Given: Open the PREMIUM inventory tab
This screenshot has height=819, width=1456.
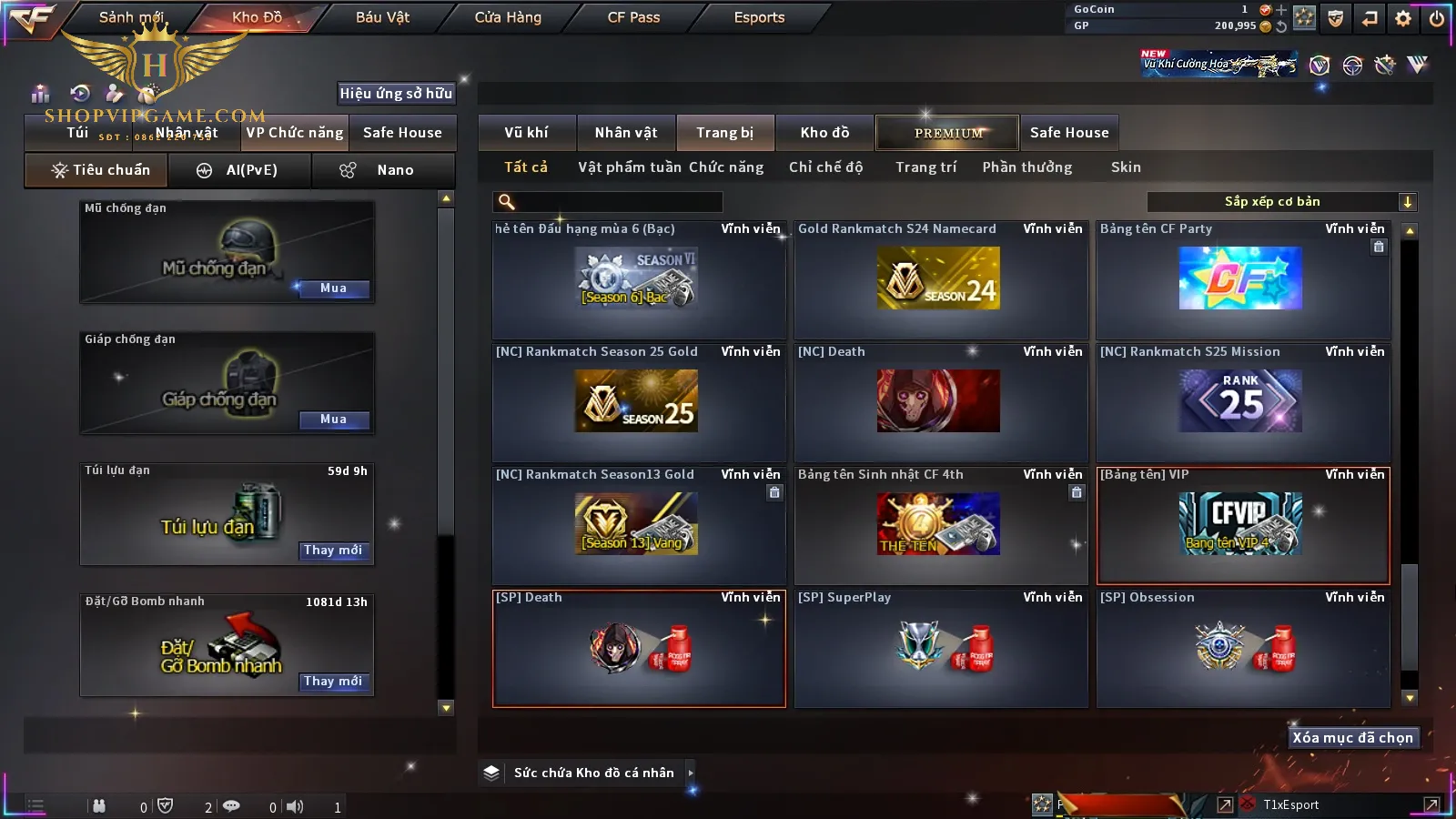Looking at the screenshot, I should point(947,133).
